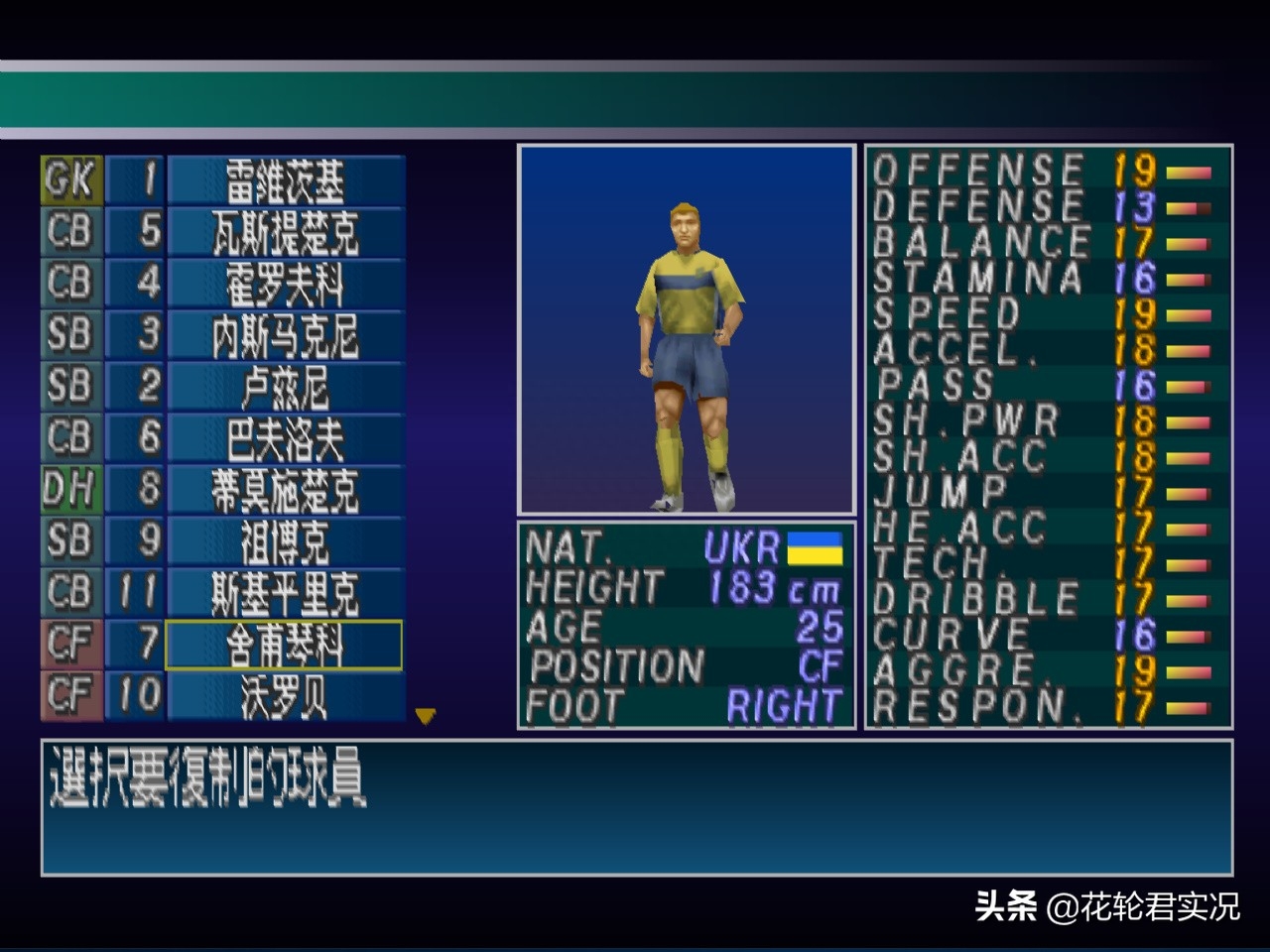
Task: Expand the roster with the yellow down arrow
Action: point(425,716)
